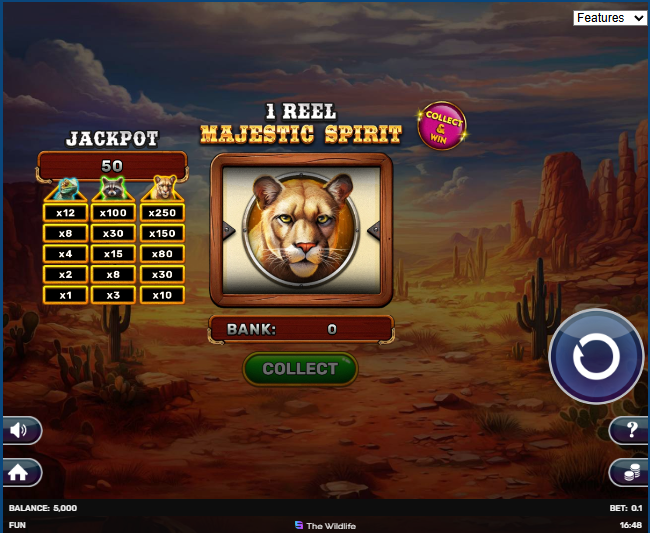
Task: Click the green Collect button
Action: [300, 369]
